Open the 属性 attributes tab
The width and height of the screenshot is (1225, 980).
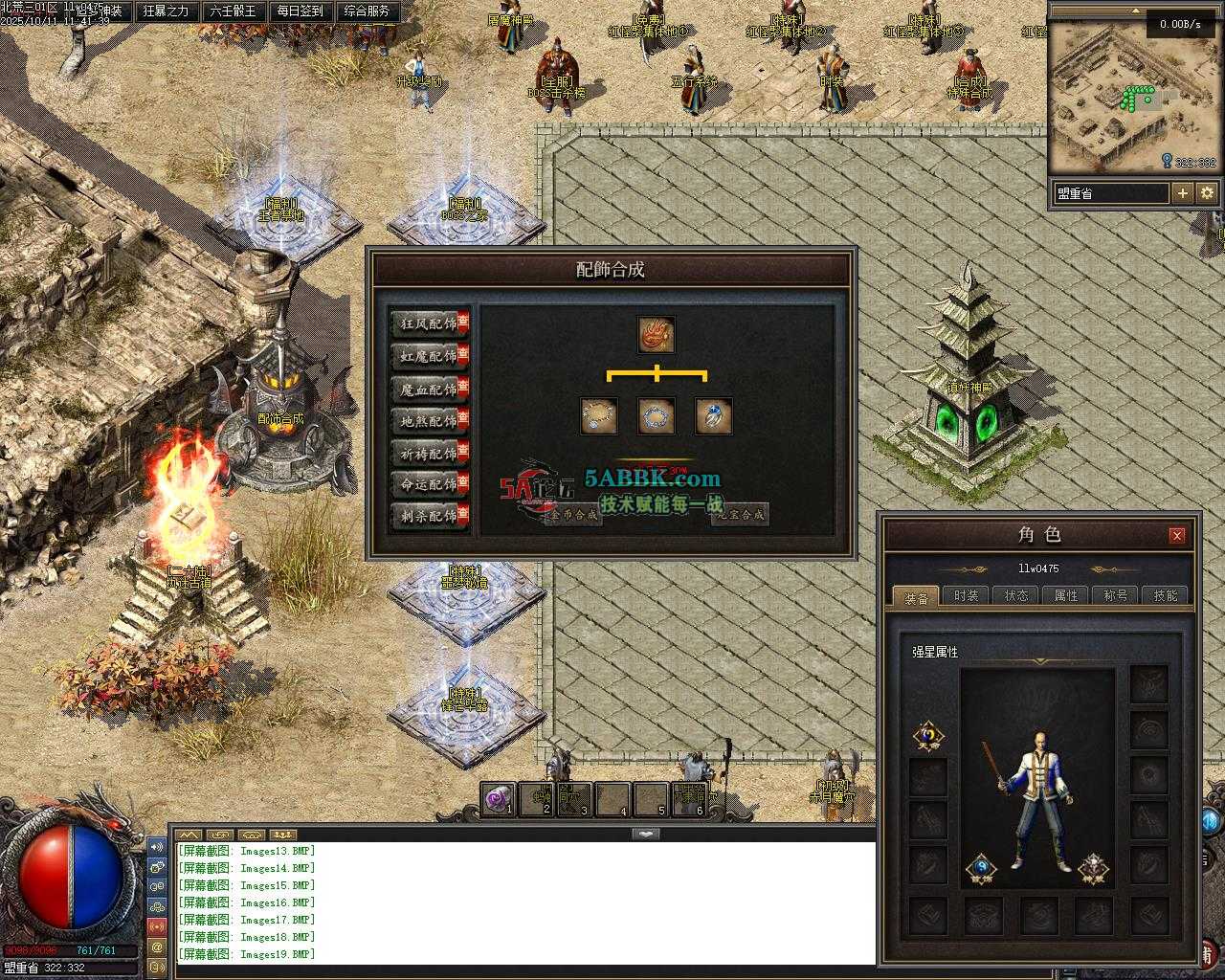click(x=1066, y=595)
